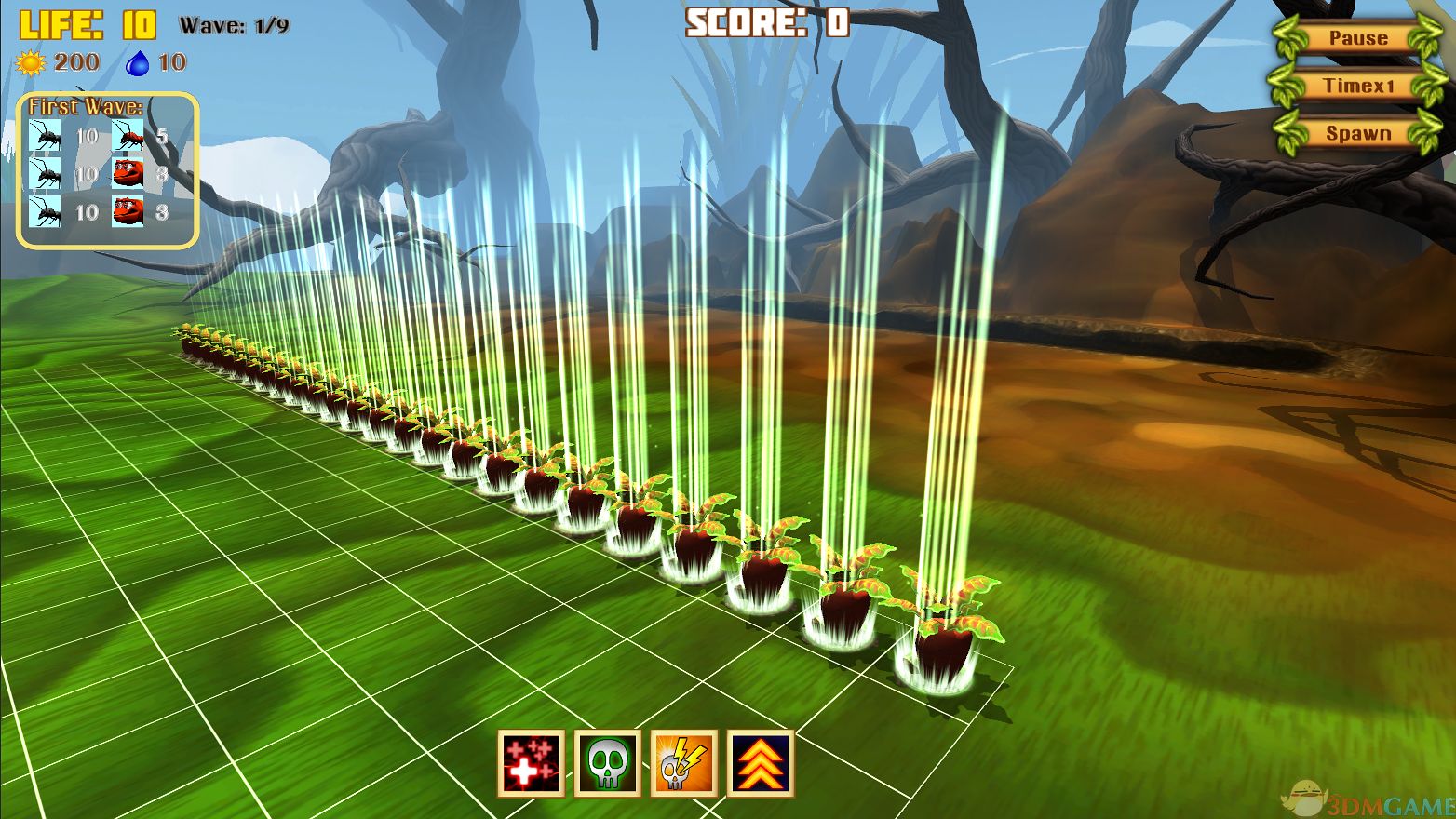Hit the Spawn wave button

[x=1357, y=133]
